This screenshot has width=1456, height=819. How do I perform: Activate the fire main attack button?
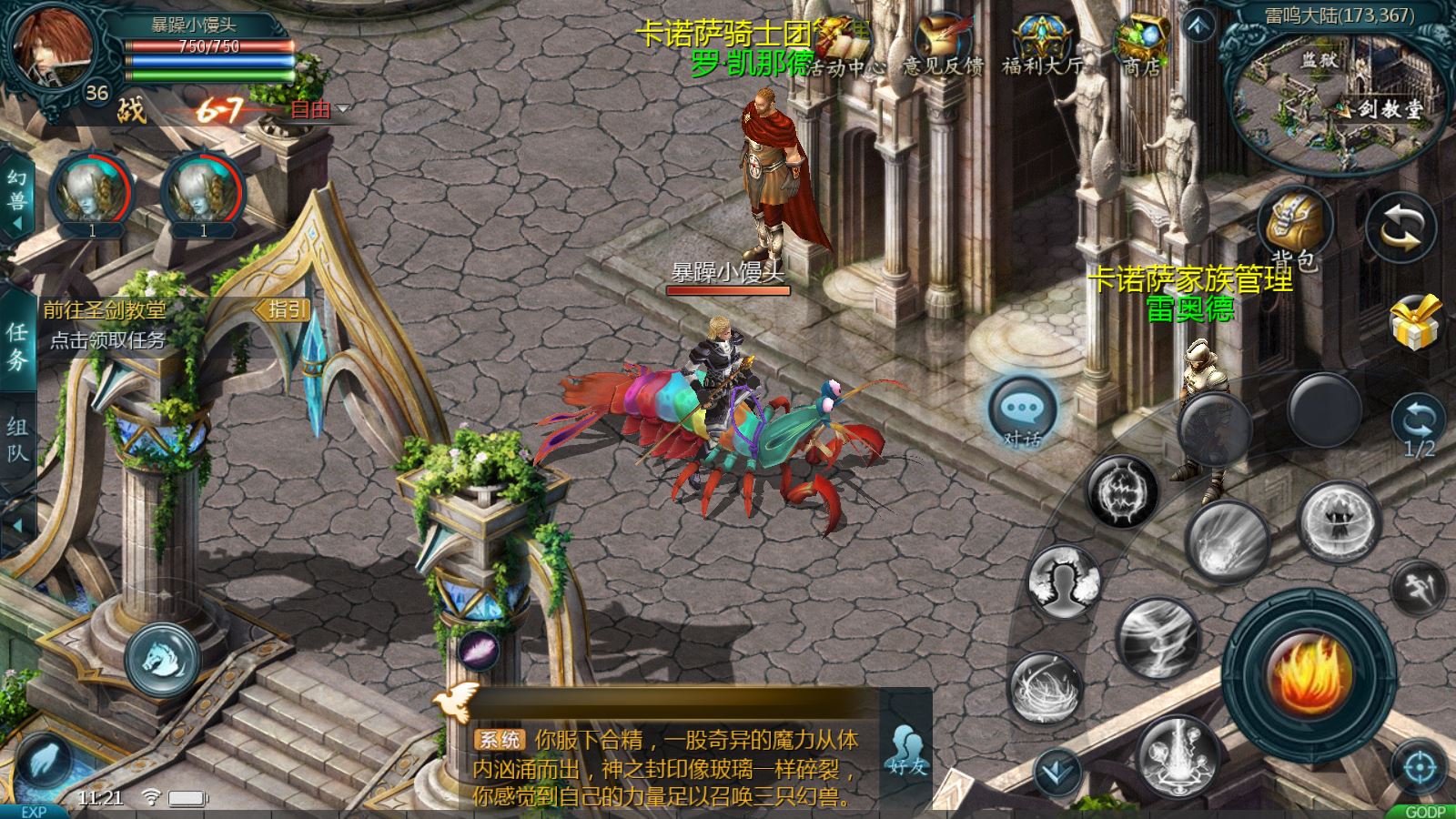(x=1309, y=673)
